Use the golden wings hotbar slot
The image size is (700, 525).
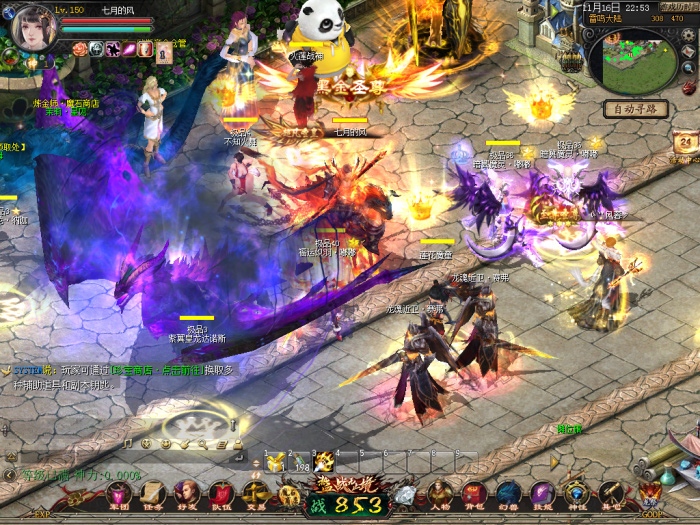click(x=325, y=461)
